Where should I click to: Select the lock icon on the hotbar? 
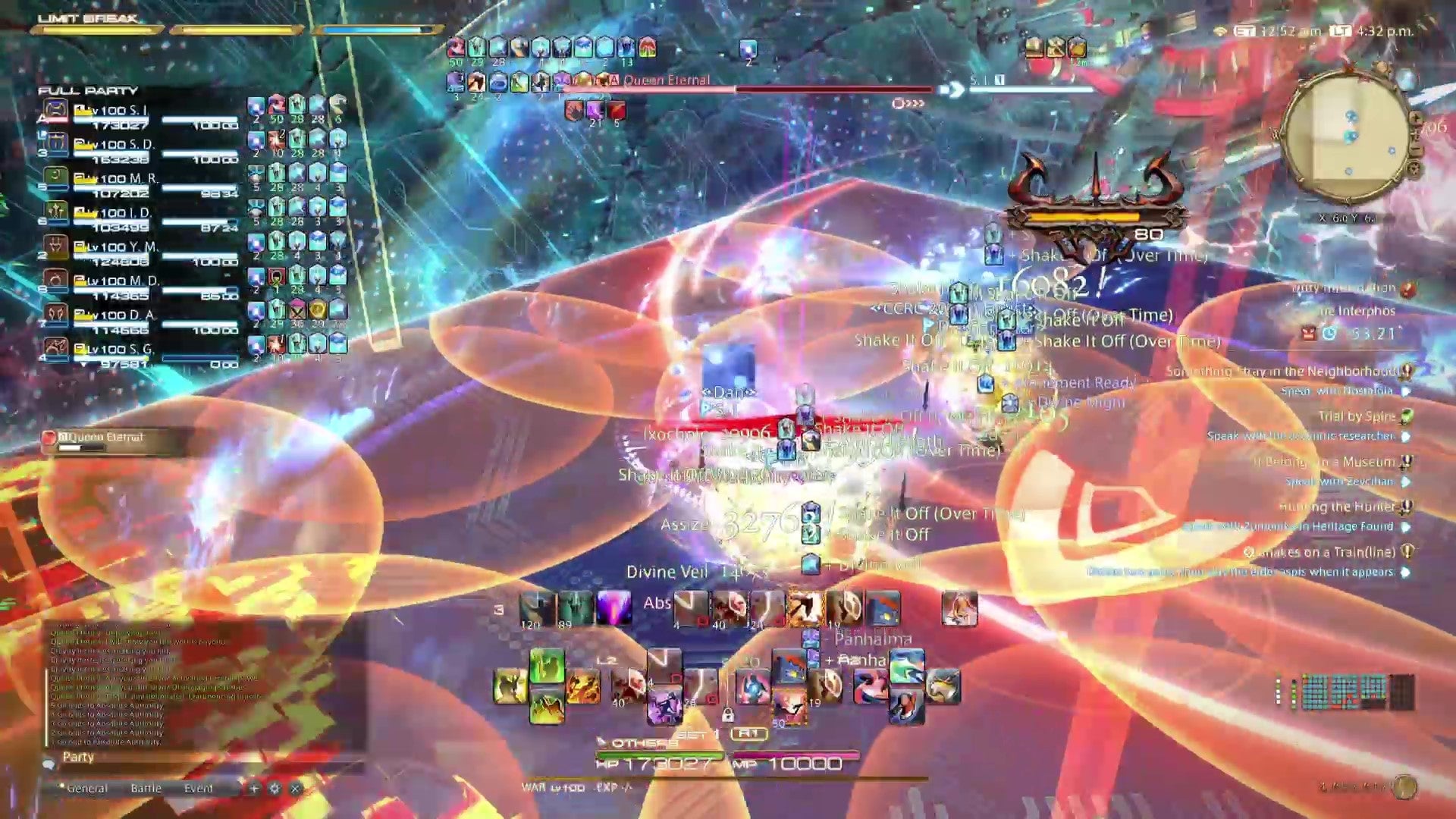tap(728, 715)
